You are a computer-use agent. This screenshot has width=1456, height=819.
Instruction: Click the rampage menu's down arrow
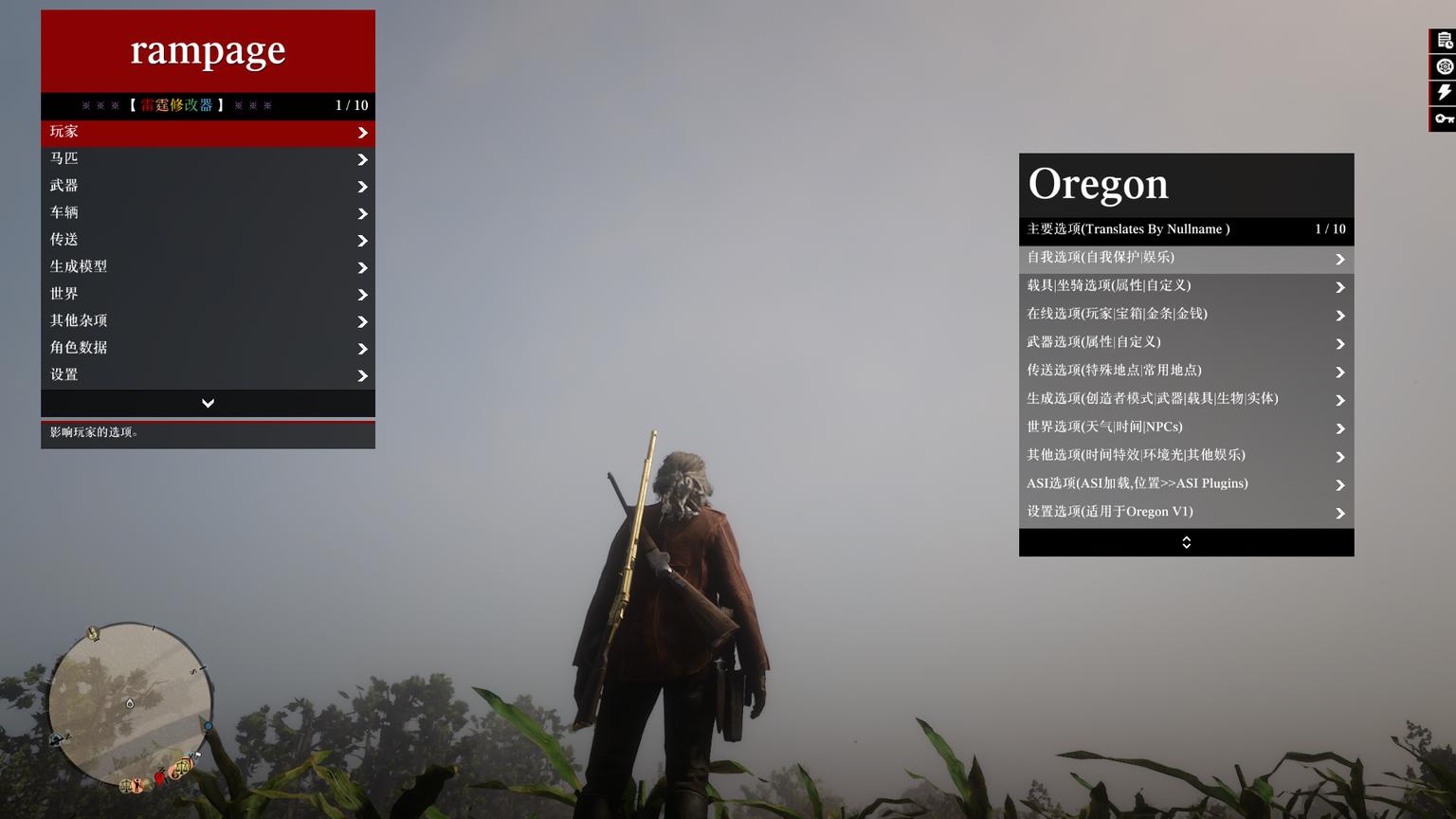pos(208,404)
